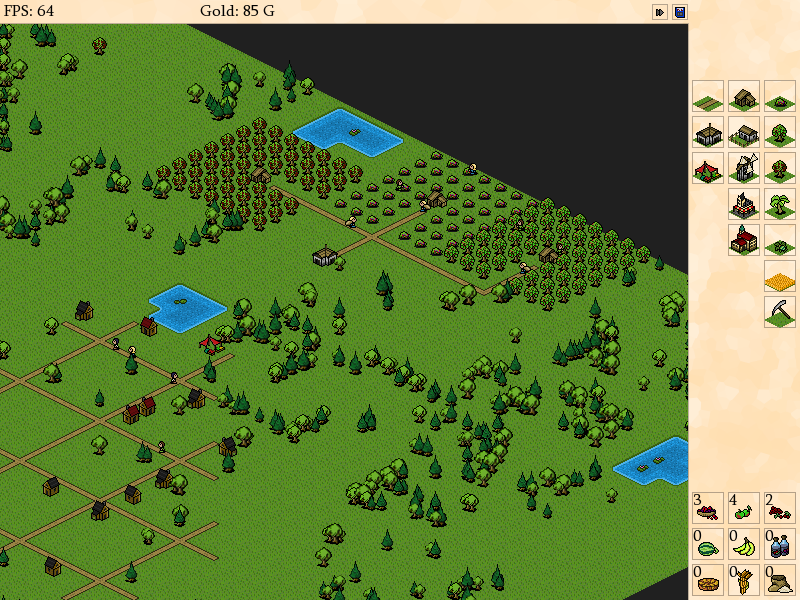
Task: Save the game with the floppy disk icon
Action: click(680, 12)
